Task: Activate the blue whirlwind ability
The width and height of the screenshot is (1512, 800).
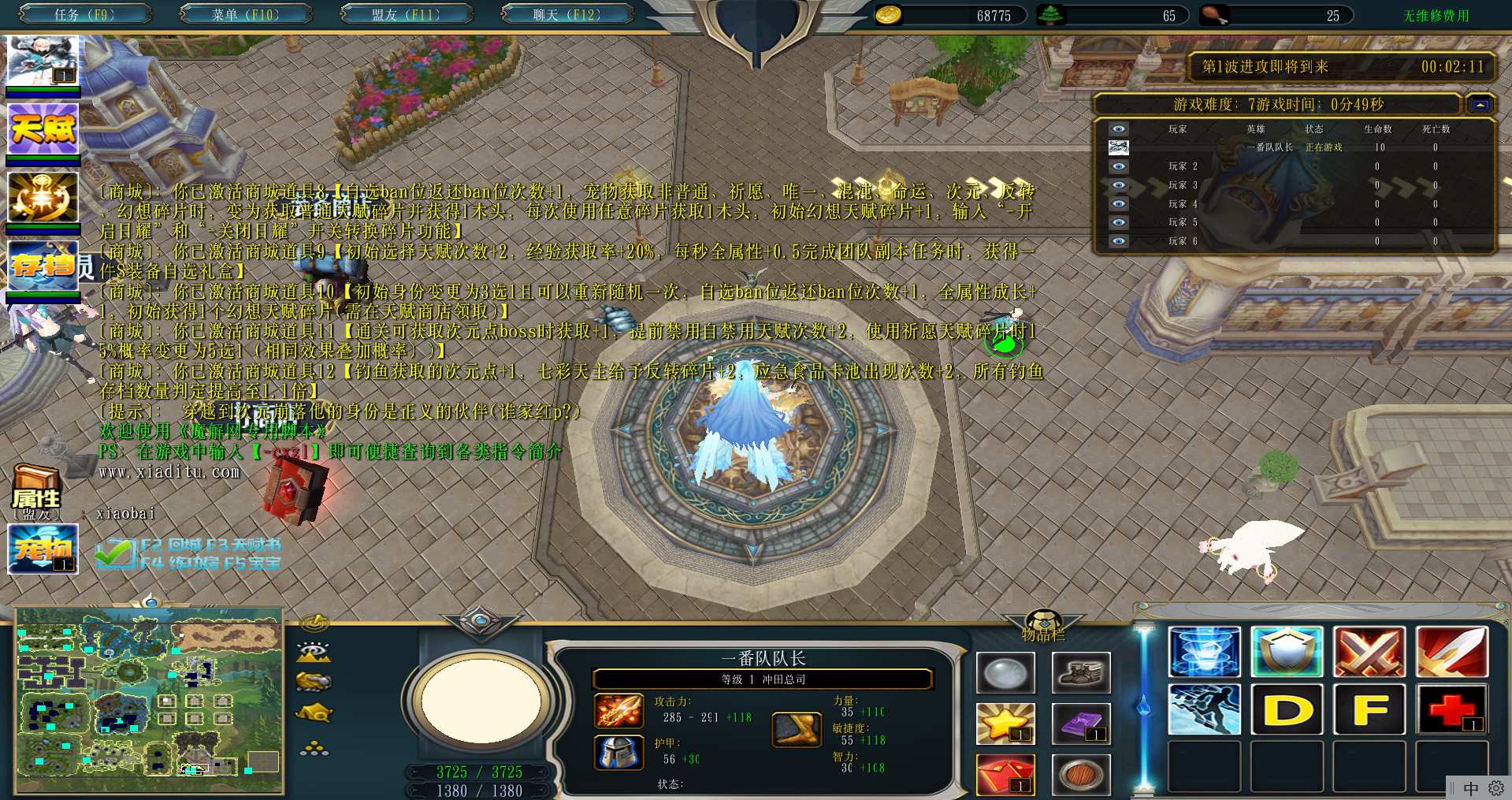Action: (x=1204, y=652)
